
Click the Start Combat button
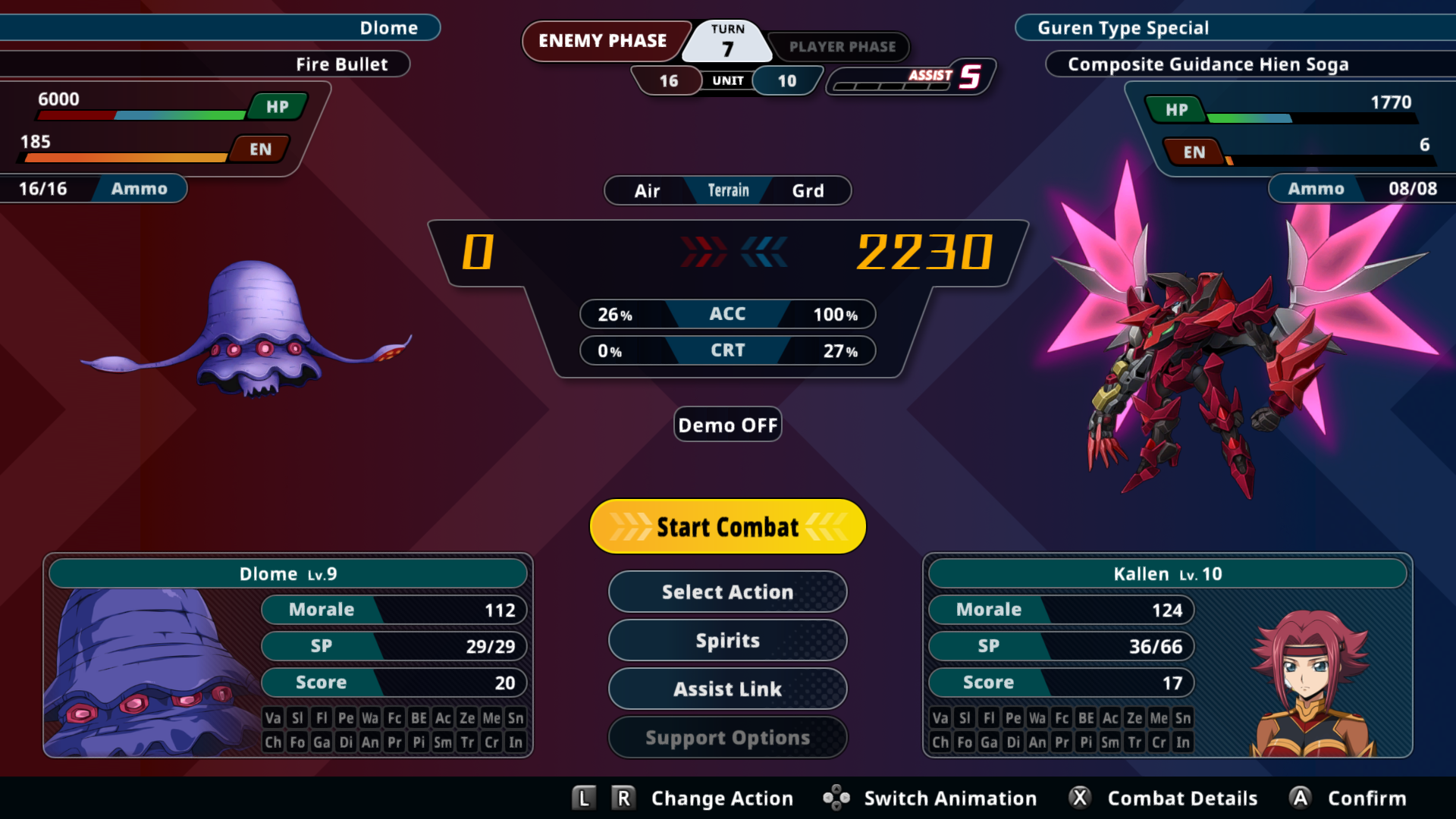[728, 527]
